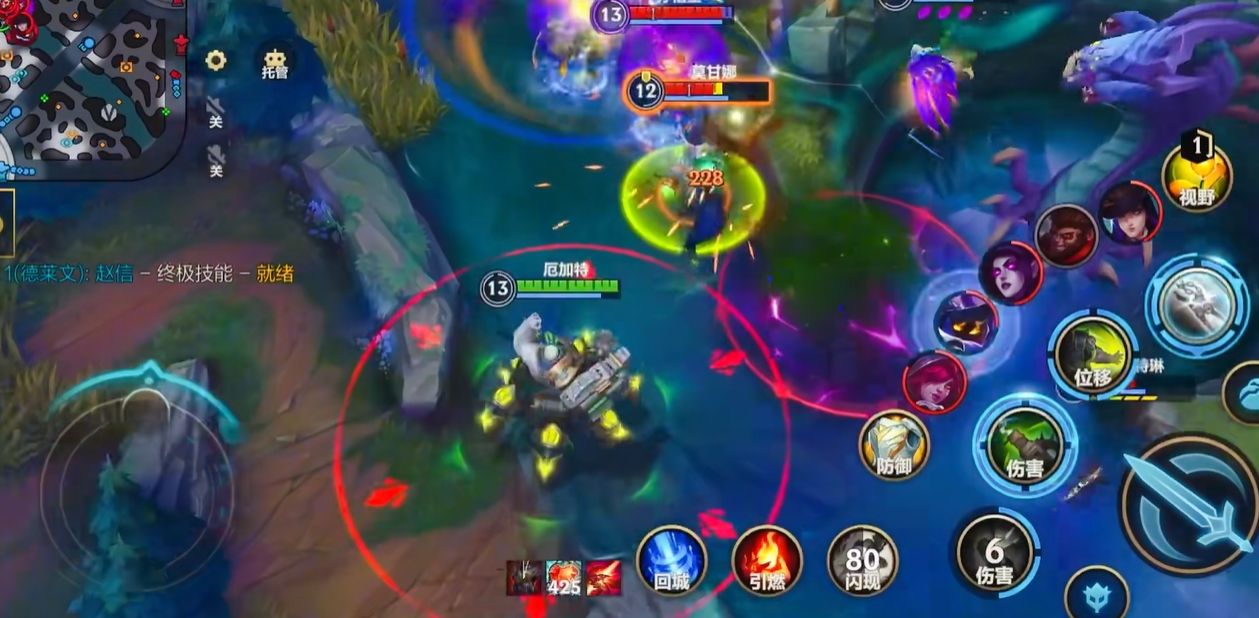Viewport: 1259px width, 618px height.
Task: Target the yellow-eyed dark mage portrait
Action: [965, 321]
